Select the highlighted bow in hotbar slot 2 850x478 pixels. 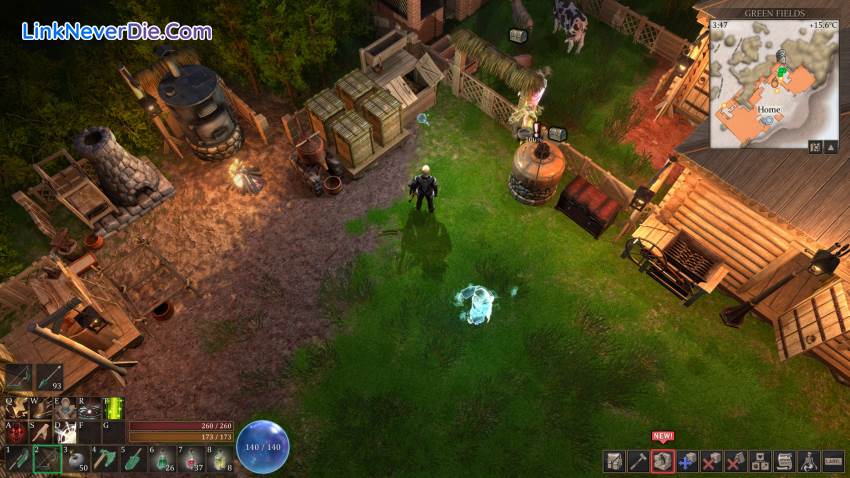click(46, 460)
